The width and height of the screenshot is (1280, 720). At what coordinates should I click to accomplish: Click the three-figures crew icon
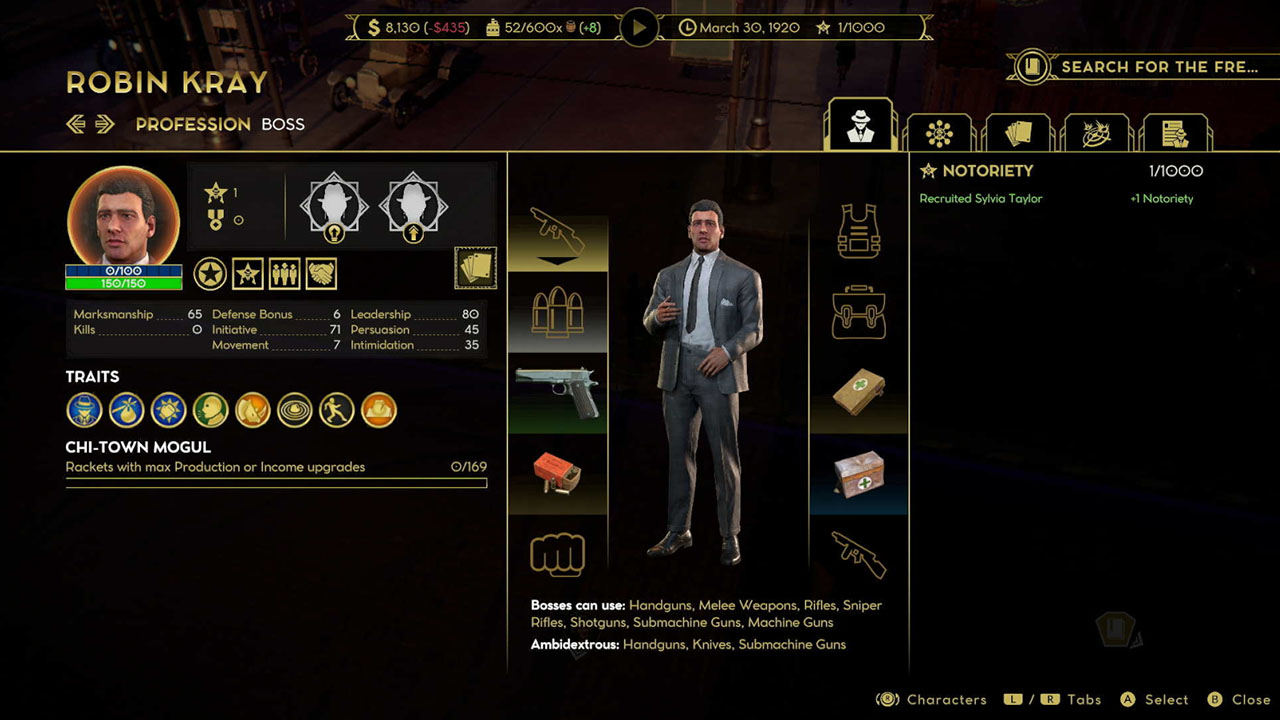284,272
